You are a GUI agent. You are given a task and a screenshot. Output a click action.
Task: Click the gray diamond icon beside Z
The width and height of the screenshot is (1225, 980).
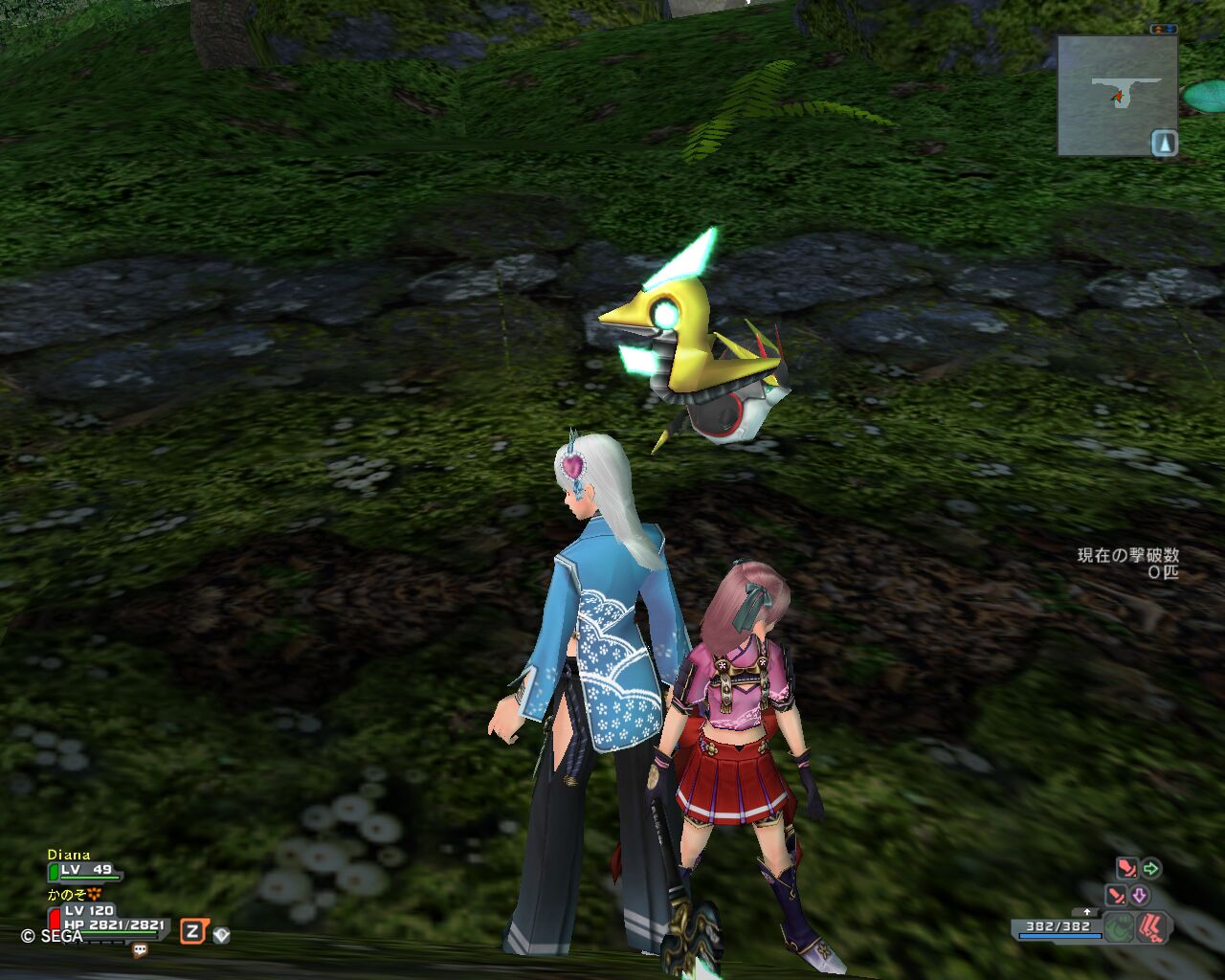point(221,934)
